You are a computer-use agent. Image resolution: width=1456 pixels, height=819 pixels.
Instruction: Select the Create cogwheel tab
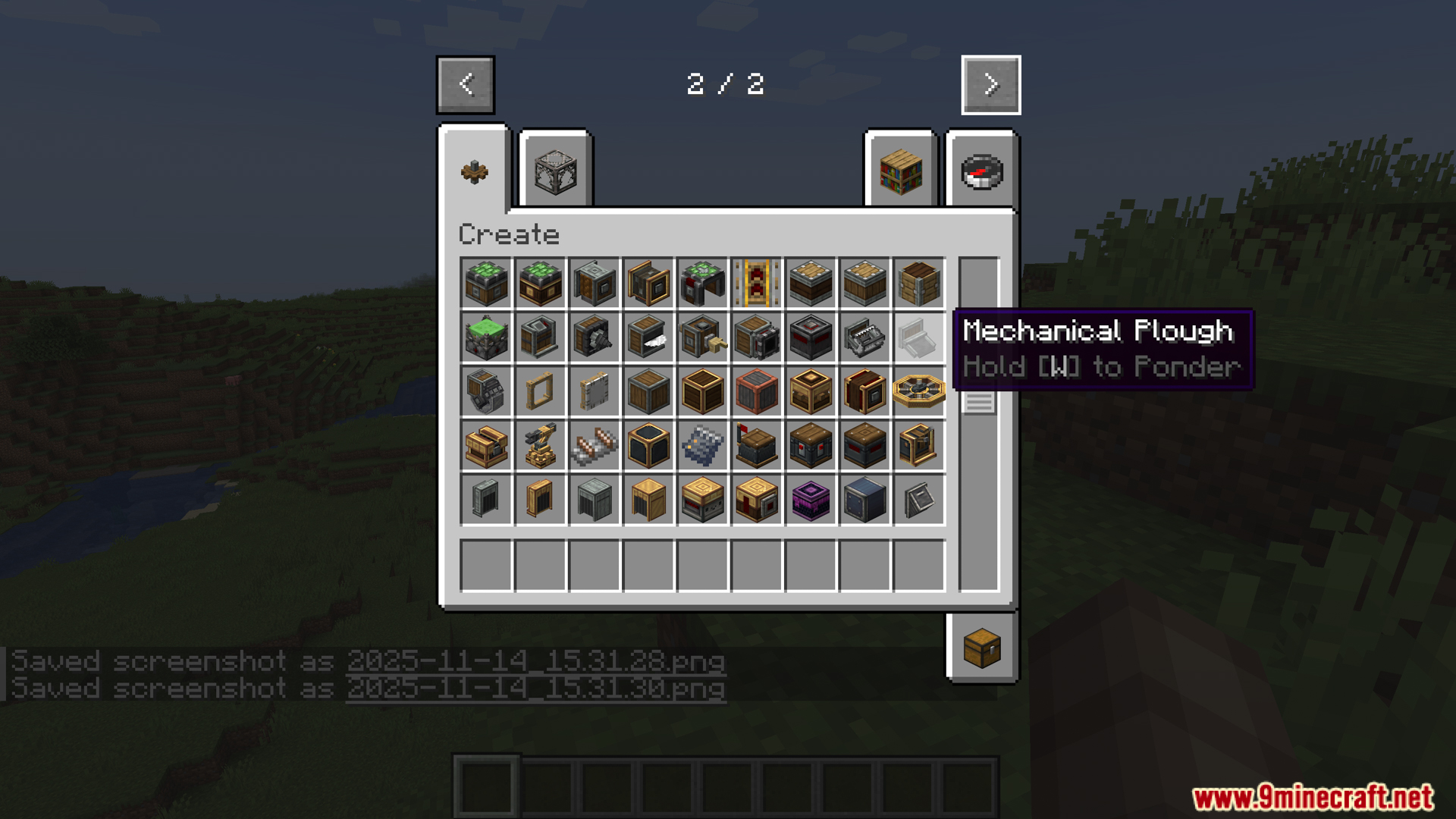pos(475,171)
